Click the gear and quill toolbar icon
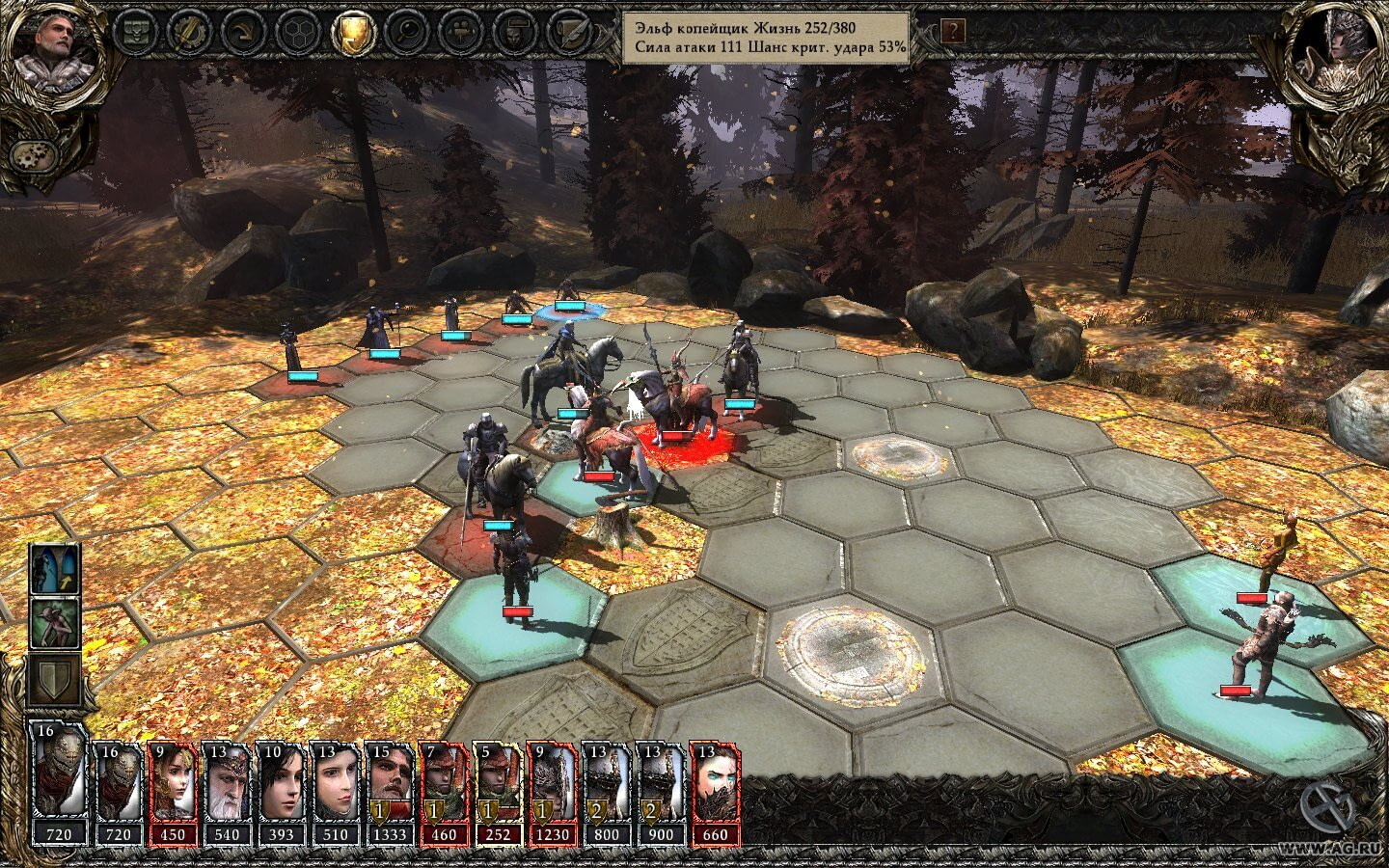 (187, 32)
